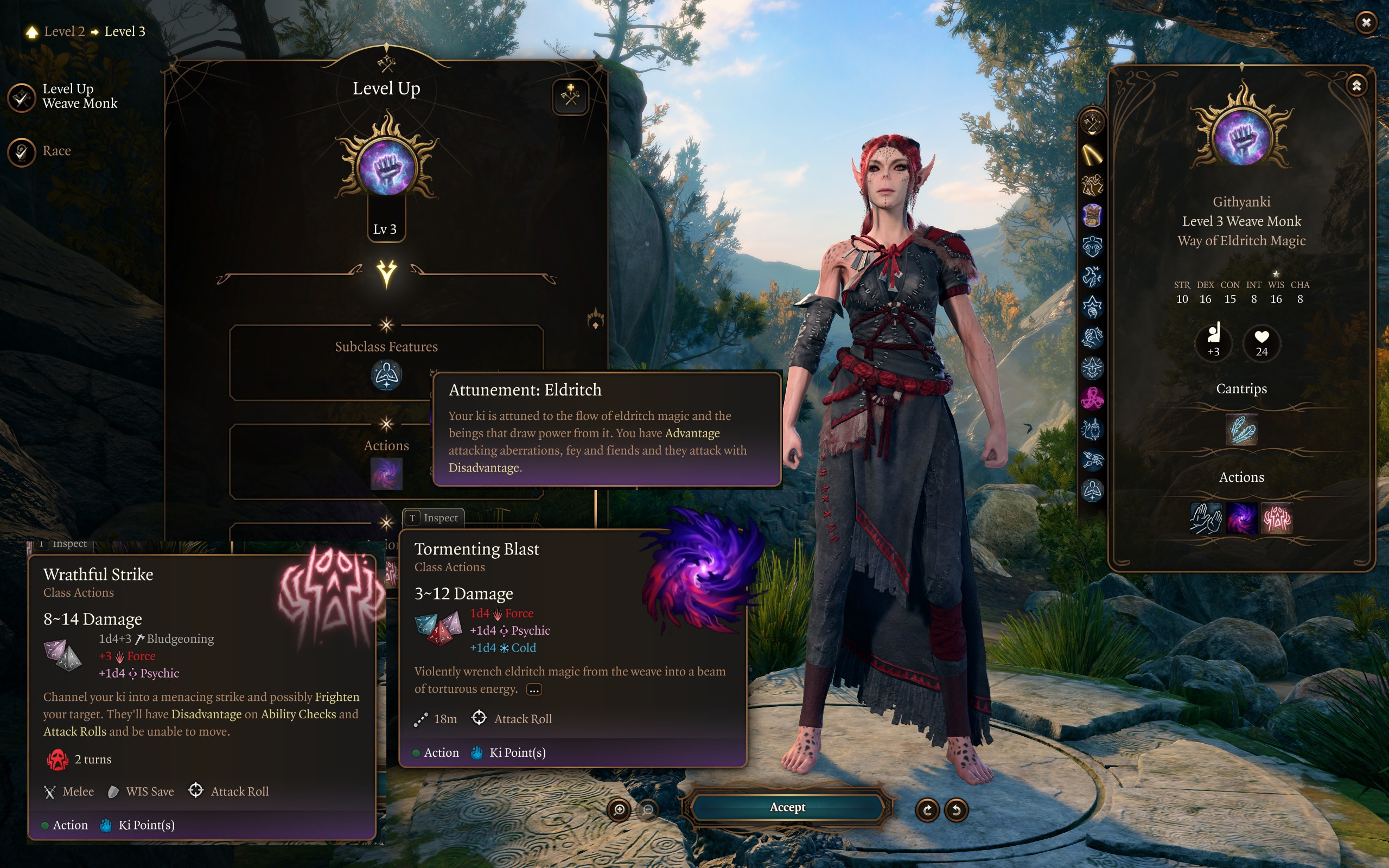Click the two-hands action icon in summary
Viewport: 1389px width, 868px height.
[x=1205, y=519]
